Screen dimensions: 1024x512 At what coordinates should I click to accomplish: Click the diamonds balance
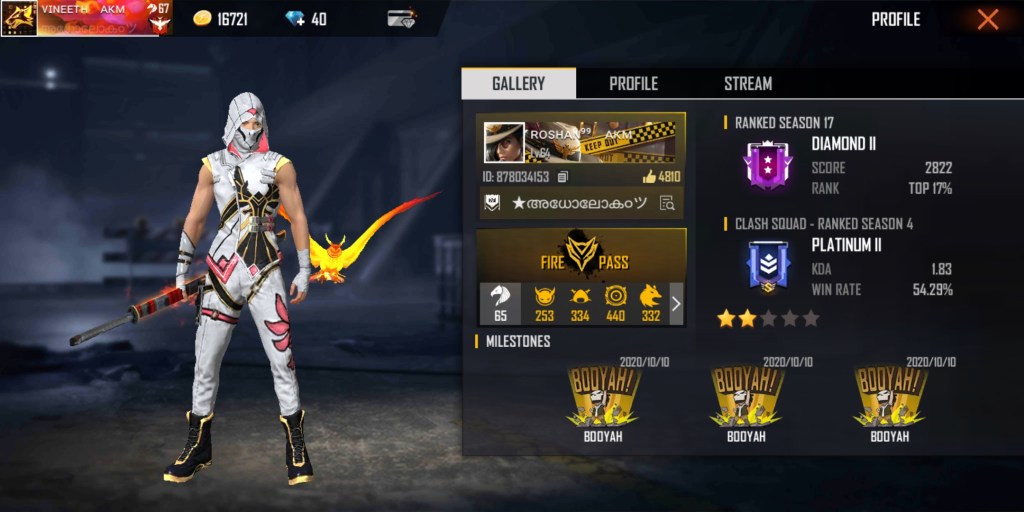[305, 20]
